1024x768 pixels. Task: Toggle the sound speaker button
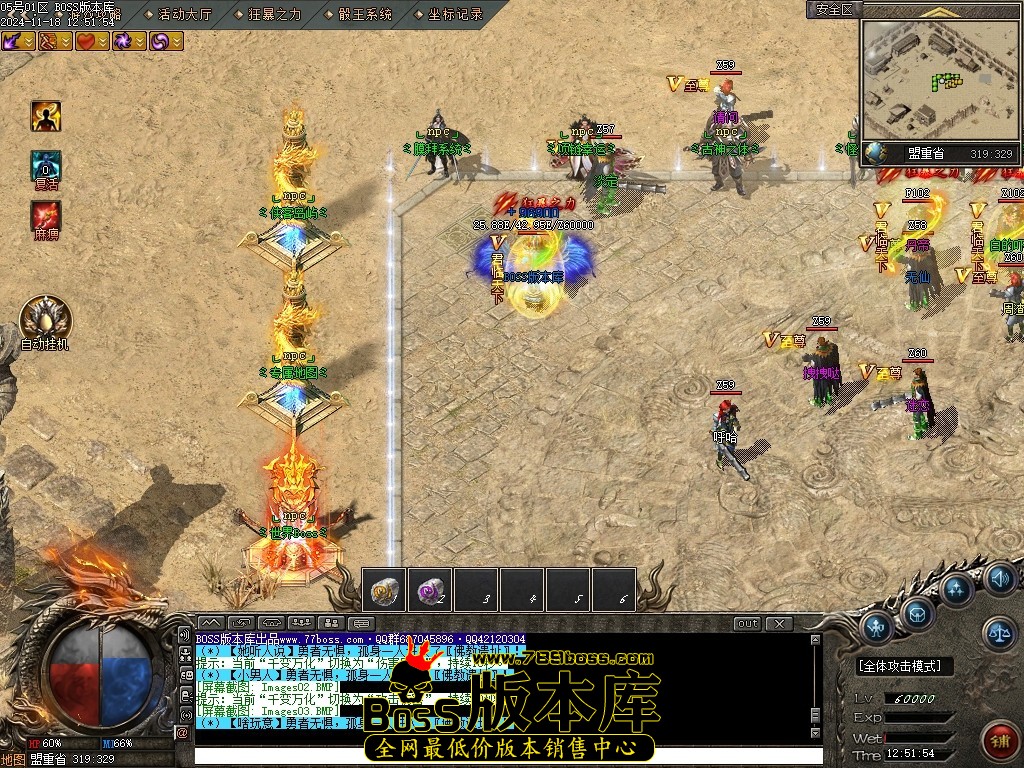pos(999,578)
